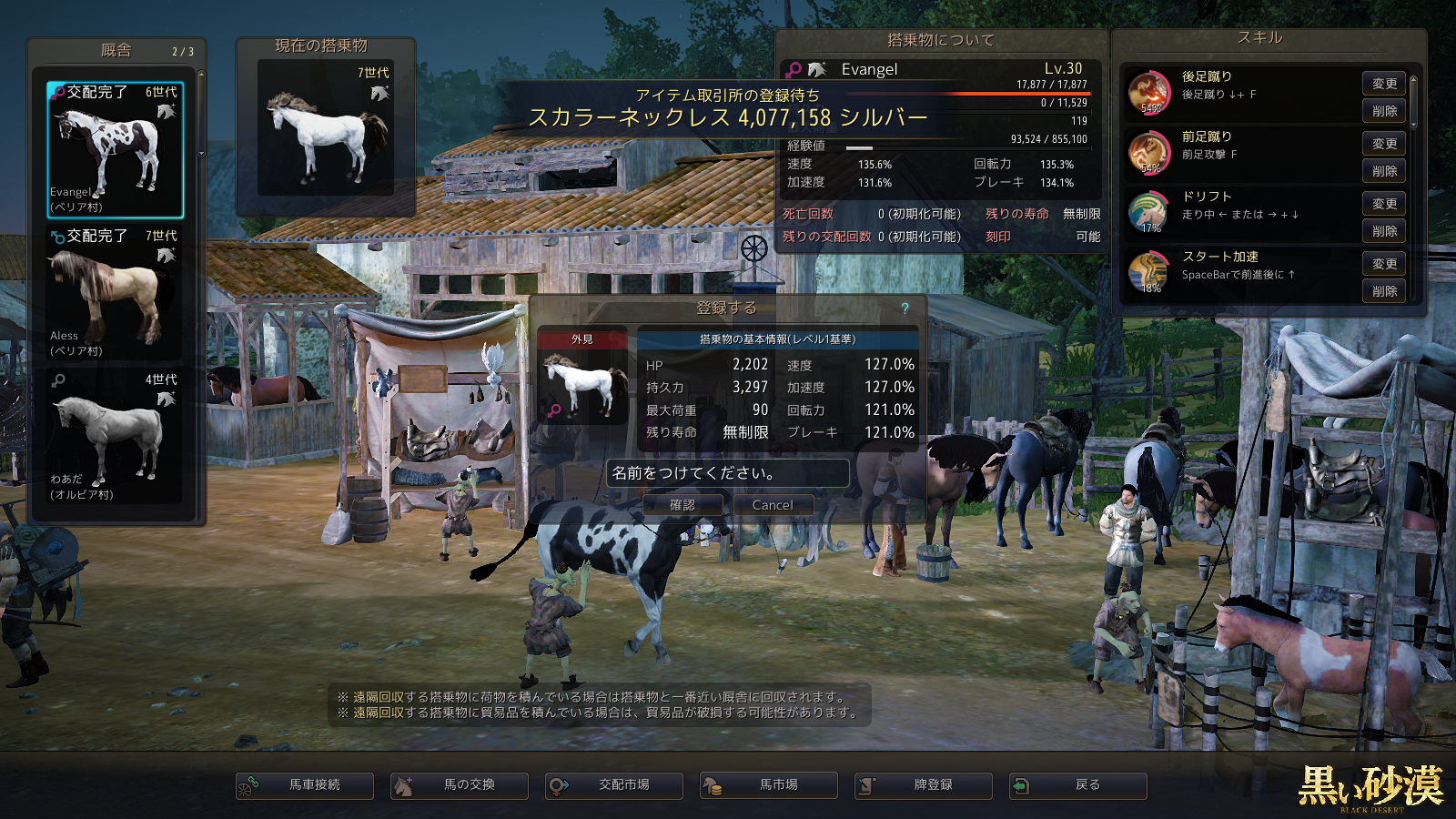
Task: Click the mount name input field
Action: click(x=728, y=473)
